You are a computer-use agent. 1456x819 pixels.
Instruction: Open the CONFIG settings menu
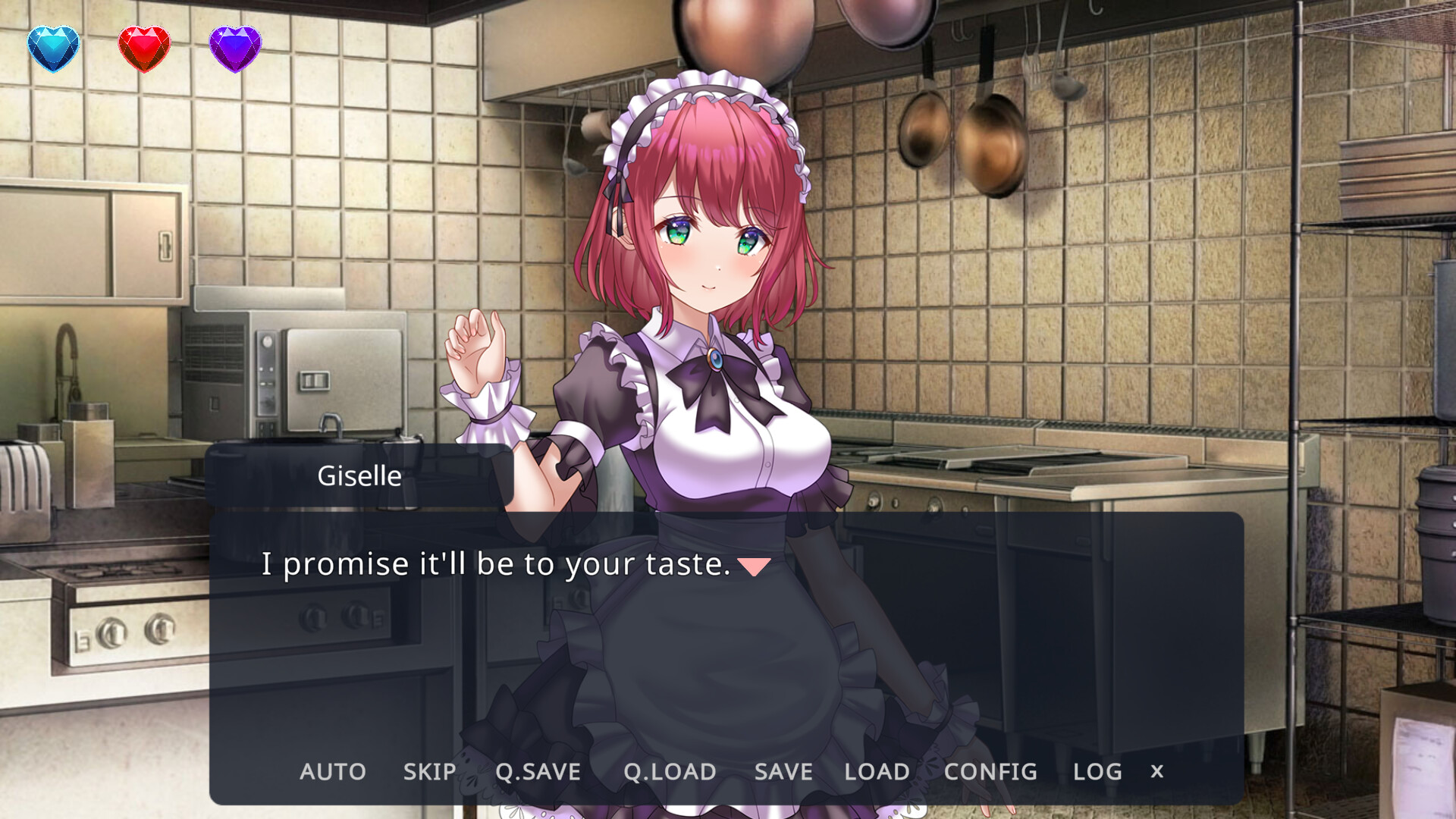point(989,771)
